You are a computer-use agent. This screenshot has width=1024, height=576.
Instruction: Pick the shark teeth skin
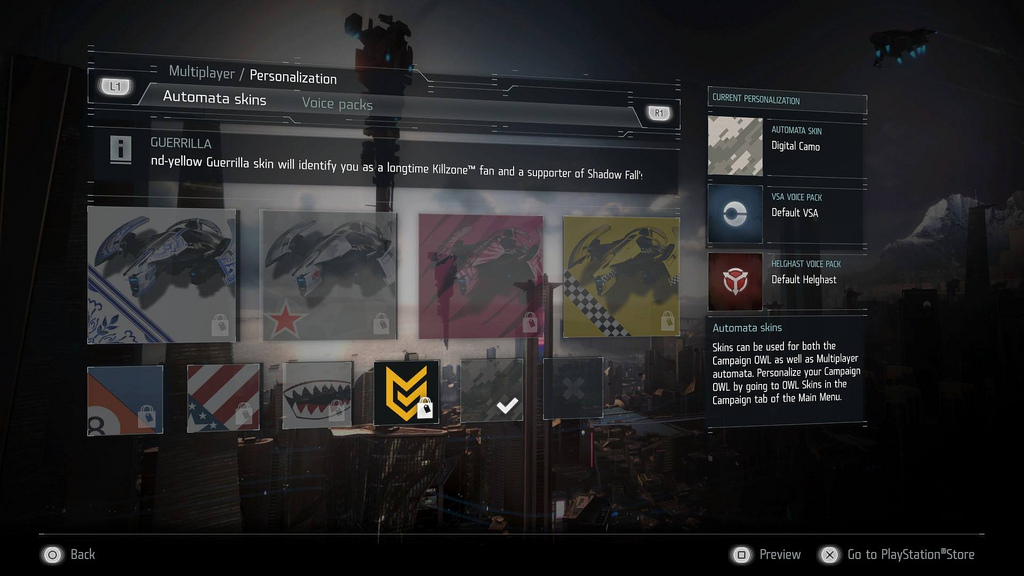(x=317, y=394)
